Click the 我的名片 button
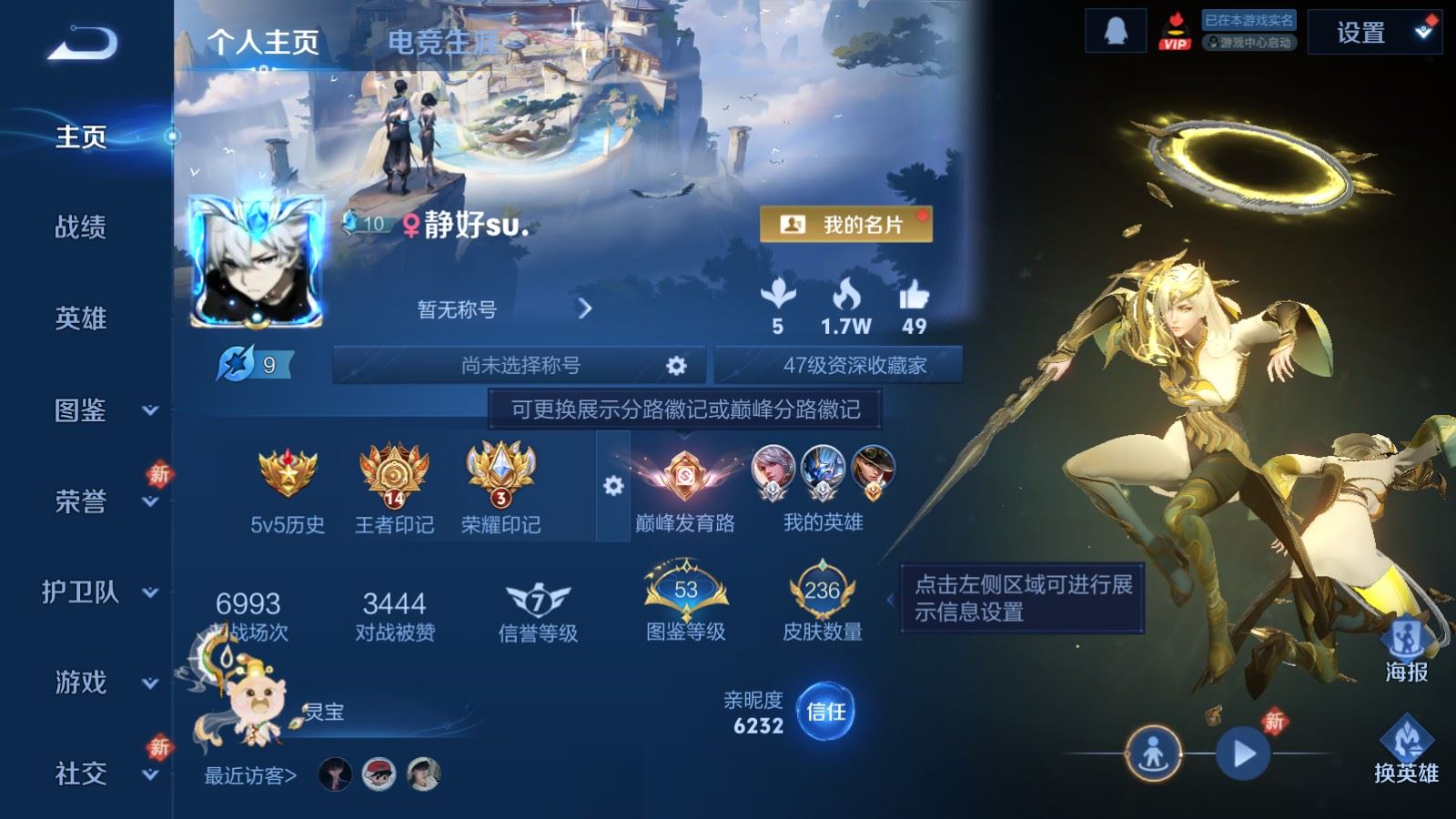Image resolution: width=1456 pixels, height=819 pixels. click(845, 221)
